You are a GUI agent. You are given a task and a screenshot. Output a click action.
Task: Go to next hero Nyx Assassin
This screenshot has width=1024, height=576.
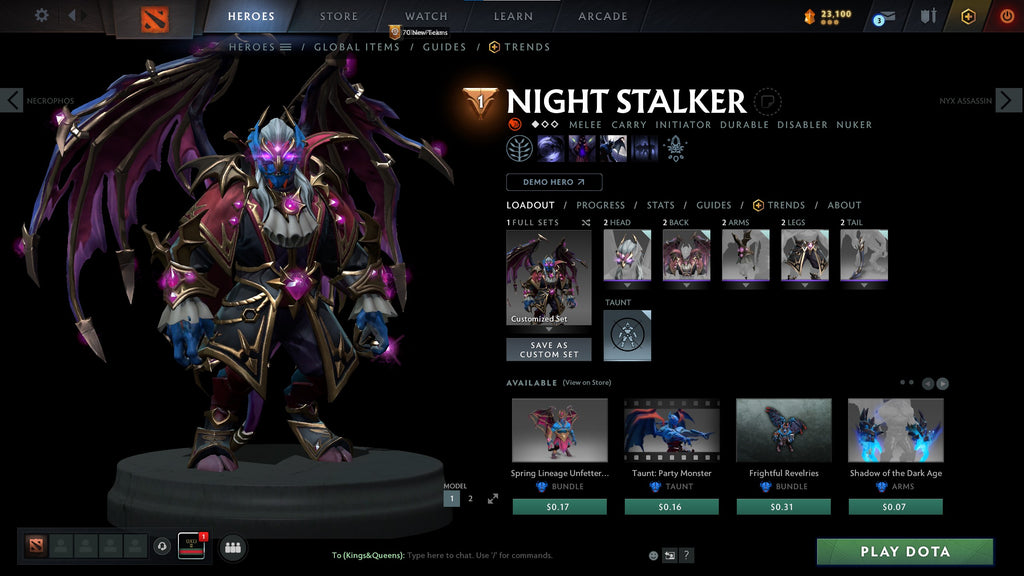tap(1009, 100)
